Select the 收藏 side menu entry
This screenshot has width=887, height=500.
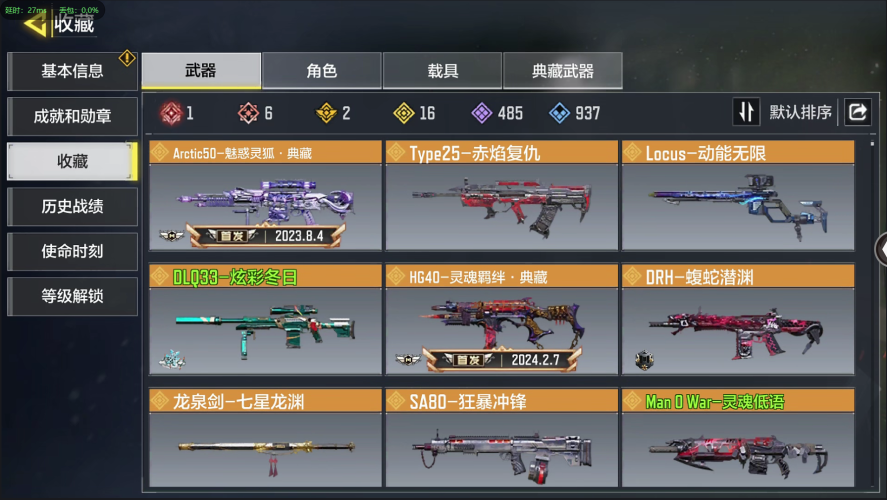tap(72, 161)
